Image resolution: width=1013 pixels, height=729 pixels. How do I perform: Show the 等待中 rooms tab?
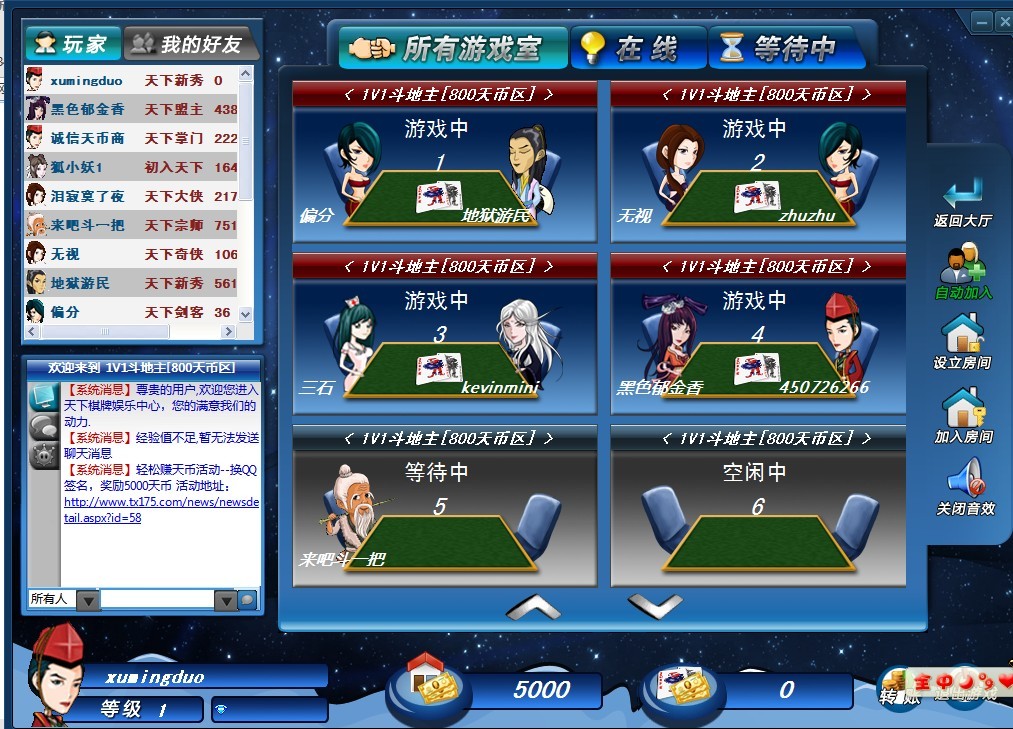[x=786, y=48]
